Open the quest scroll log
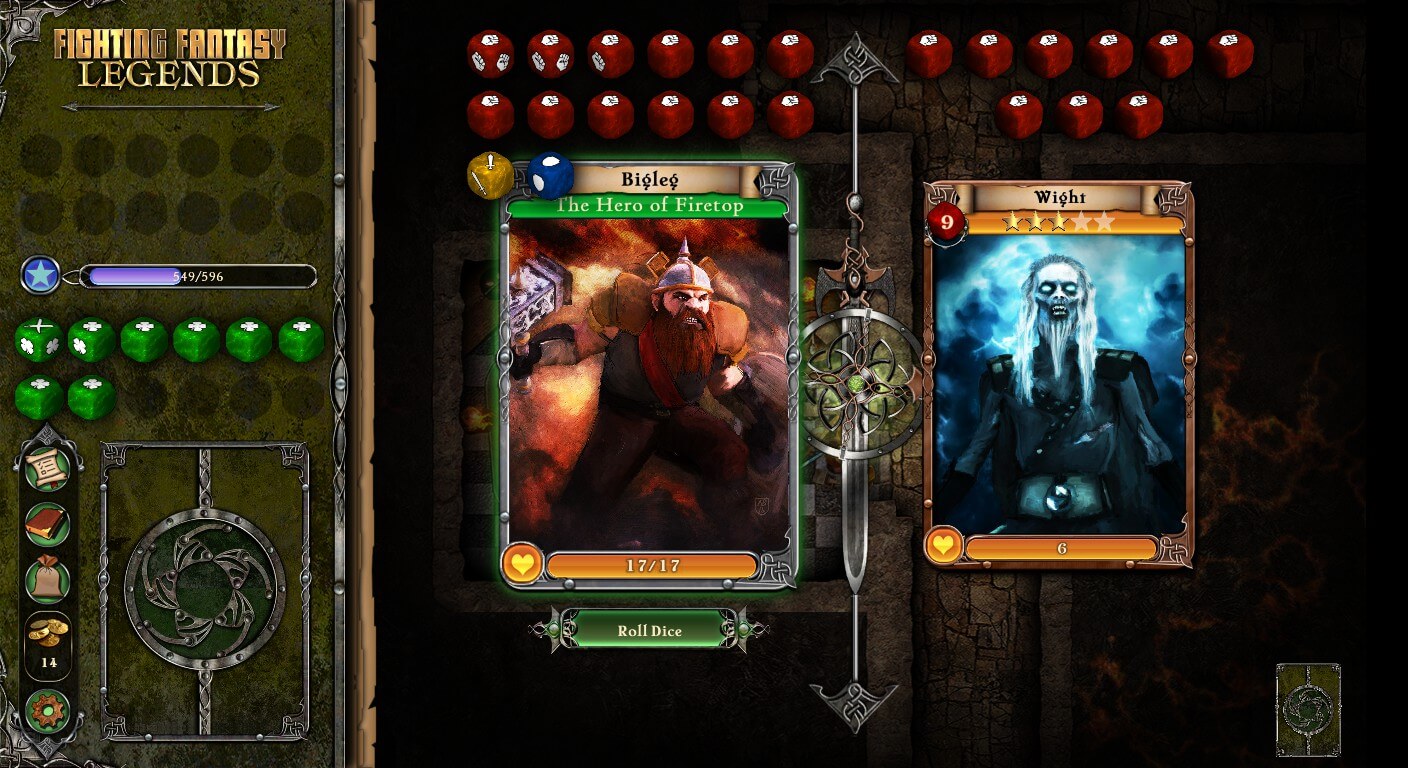1408x768 pixels. [x=47, y=469]
